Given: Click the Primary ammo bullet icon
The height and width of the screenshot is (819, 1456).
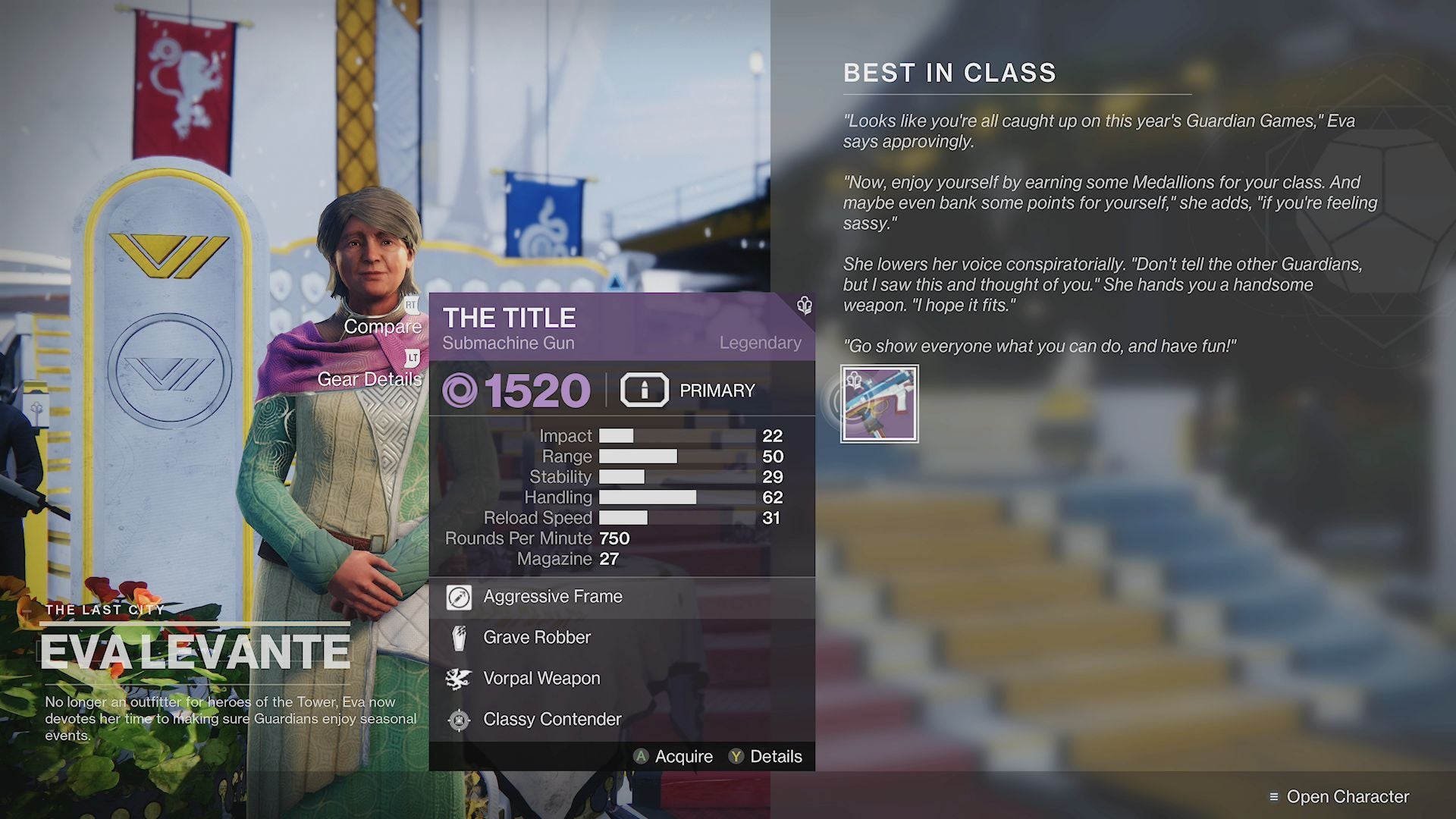Looking at the screenshot, I should pyautogui.click(x=644, y=391).
